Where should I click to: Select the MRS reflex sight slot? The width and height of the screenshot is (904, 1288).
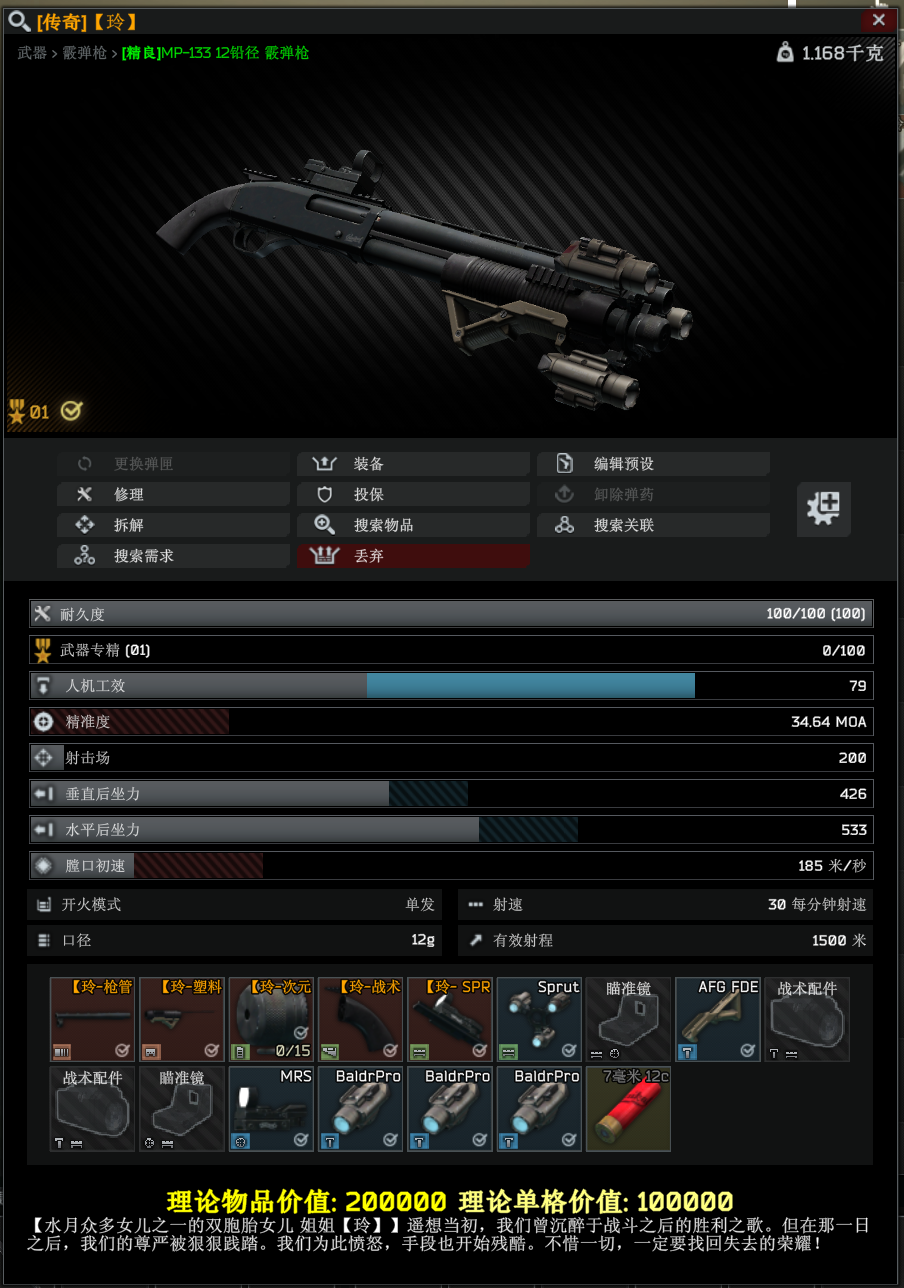[x=270, y=1109]
